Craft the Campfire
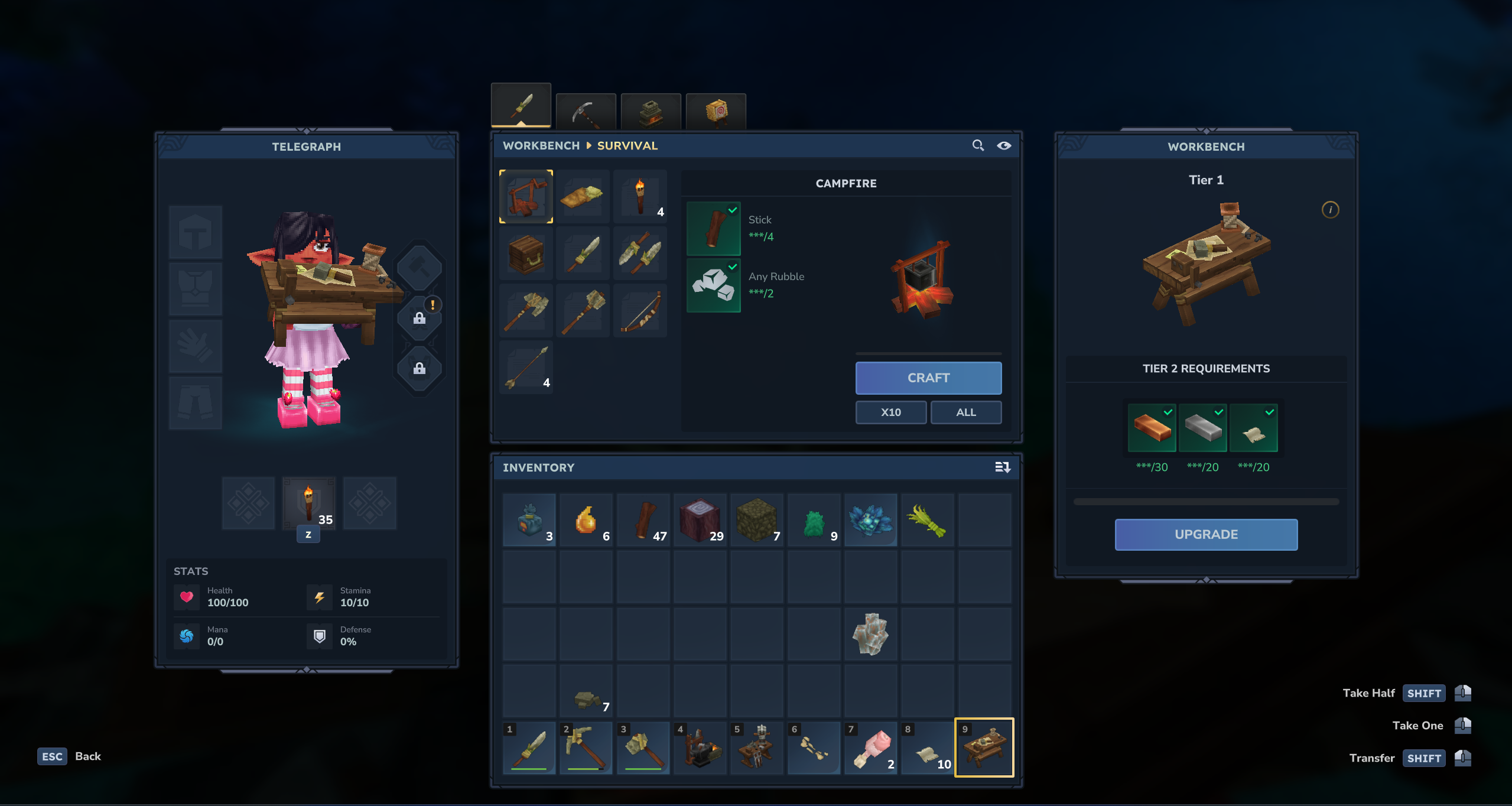 pos(928,378)
